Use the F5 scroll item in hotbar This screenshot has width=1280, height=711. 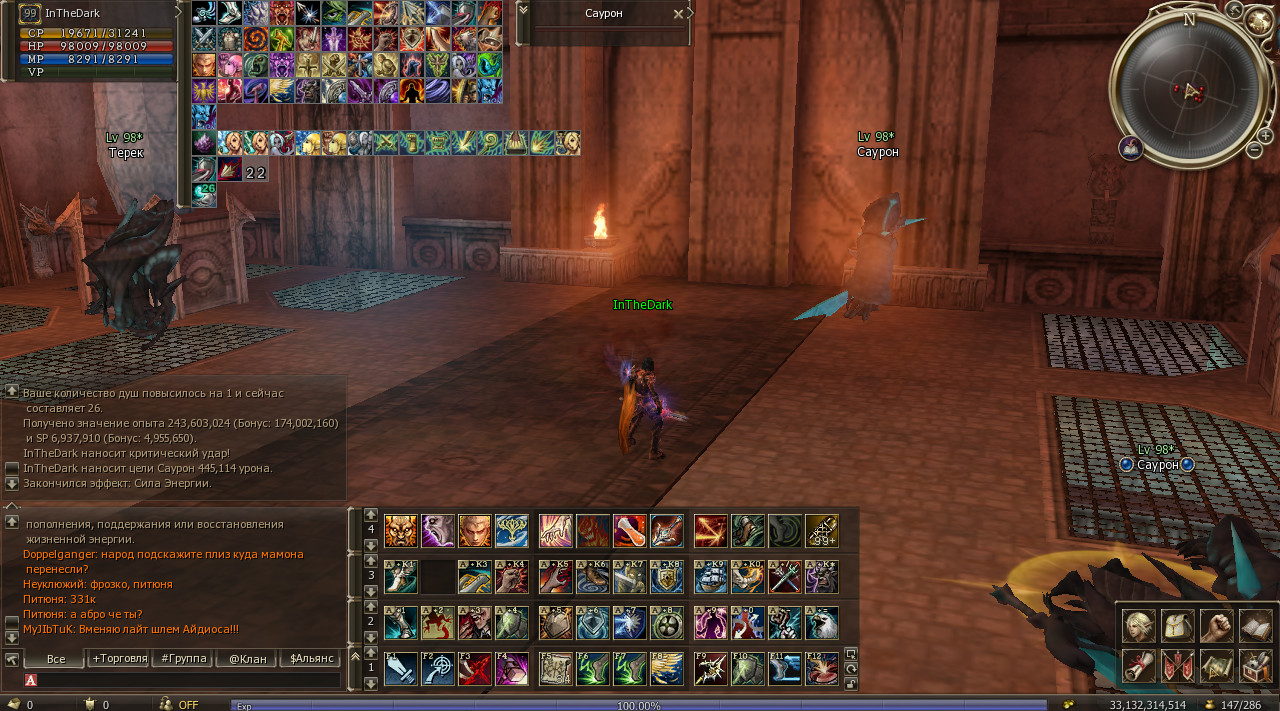point(555,669)
